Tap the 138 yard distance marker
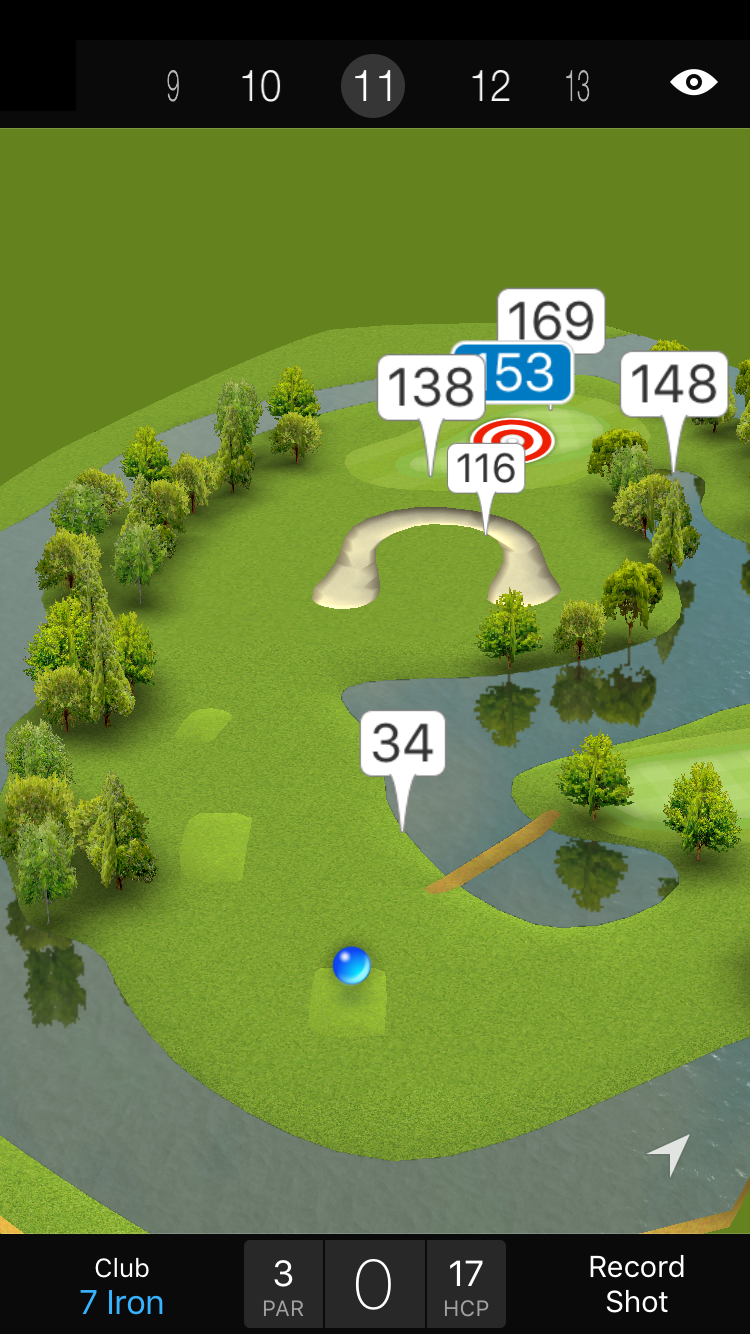This screenshot has height=1334, width=750. (431, 387)
